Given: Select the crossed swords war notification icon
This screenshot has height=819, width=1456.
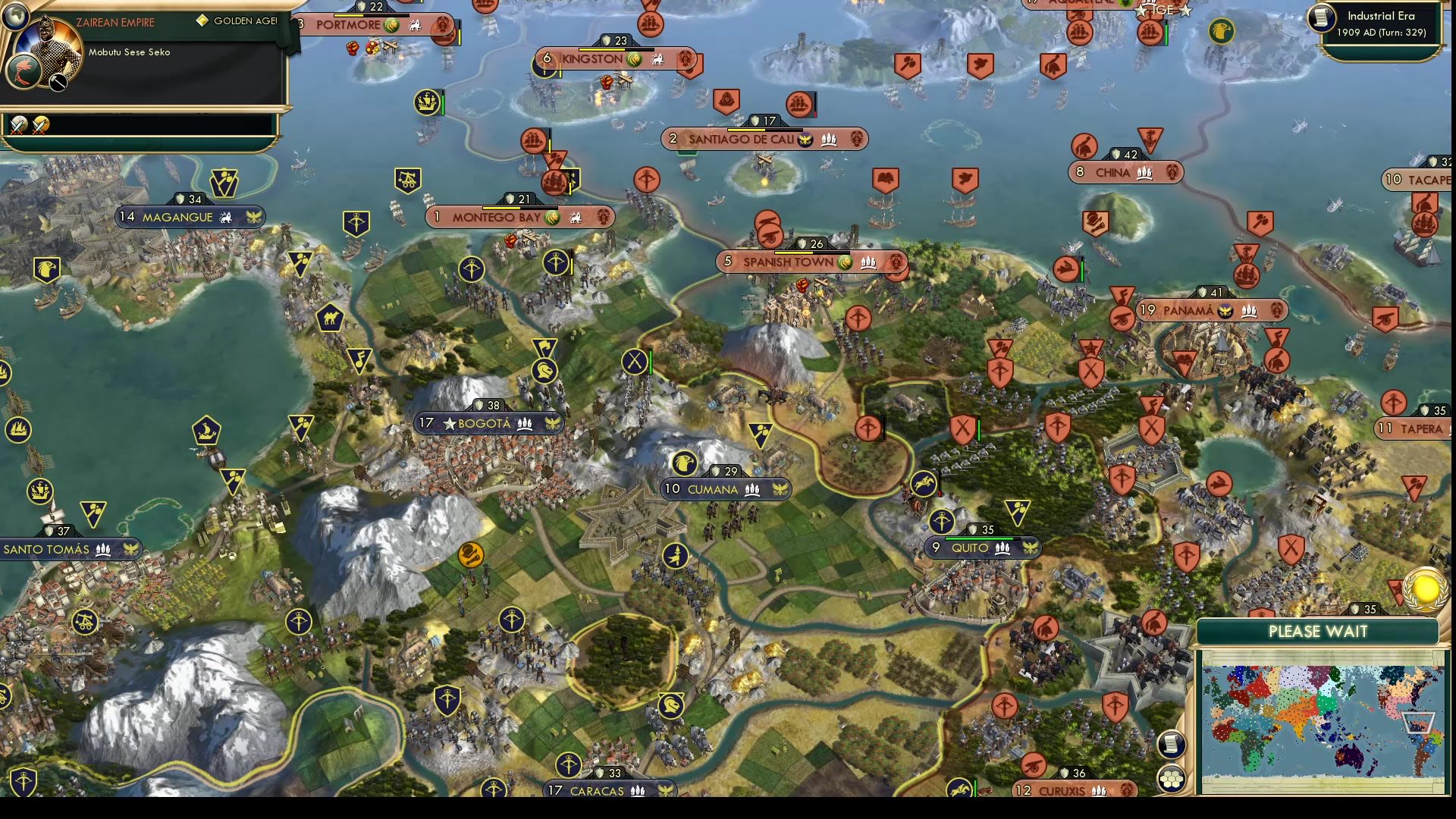Looking at the screenshot, I should (19, 125).
